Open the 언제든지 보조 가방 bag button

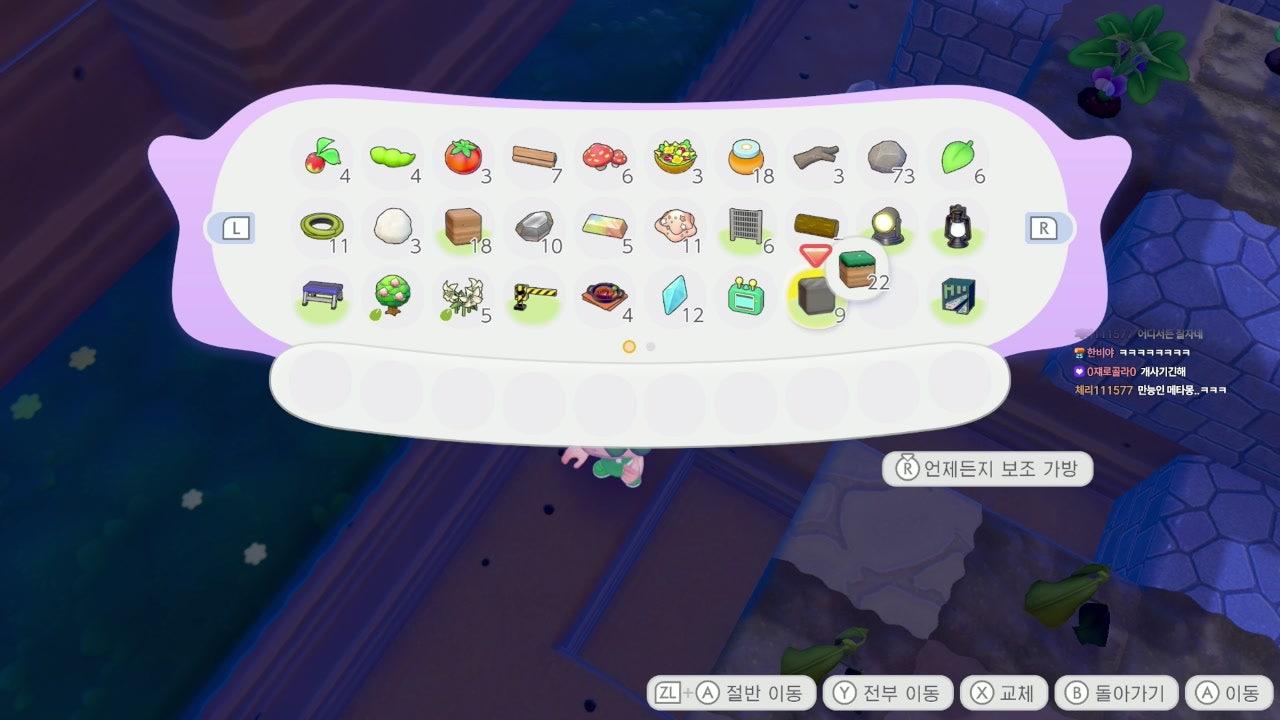(987, 468)
